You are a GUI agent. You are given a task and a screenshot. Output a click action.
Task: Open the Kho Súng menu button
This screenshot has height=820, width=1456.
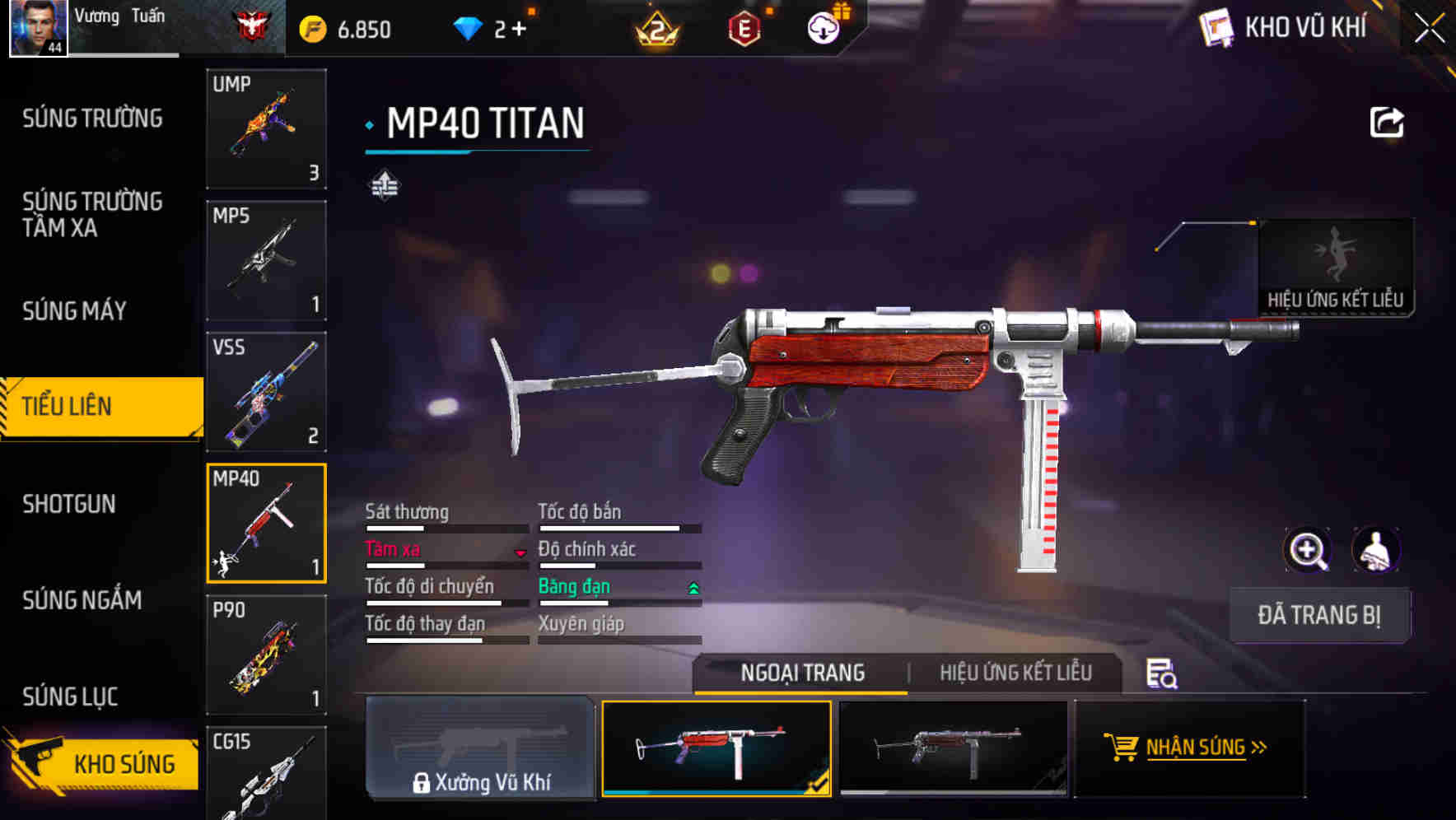click(103, 762)
